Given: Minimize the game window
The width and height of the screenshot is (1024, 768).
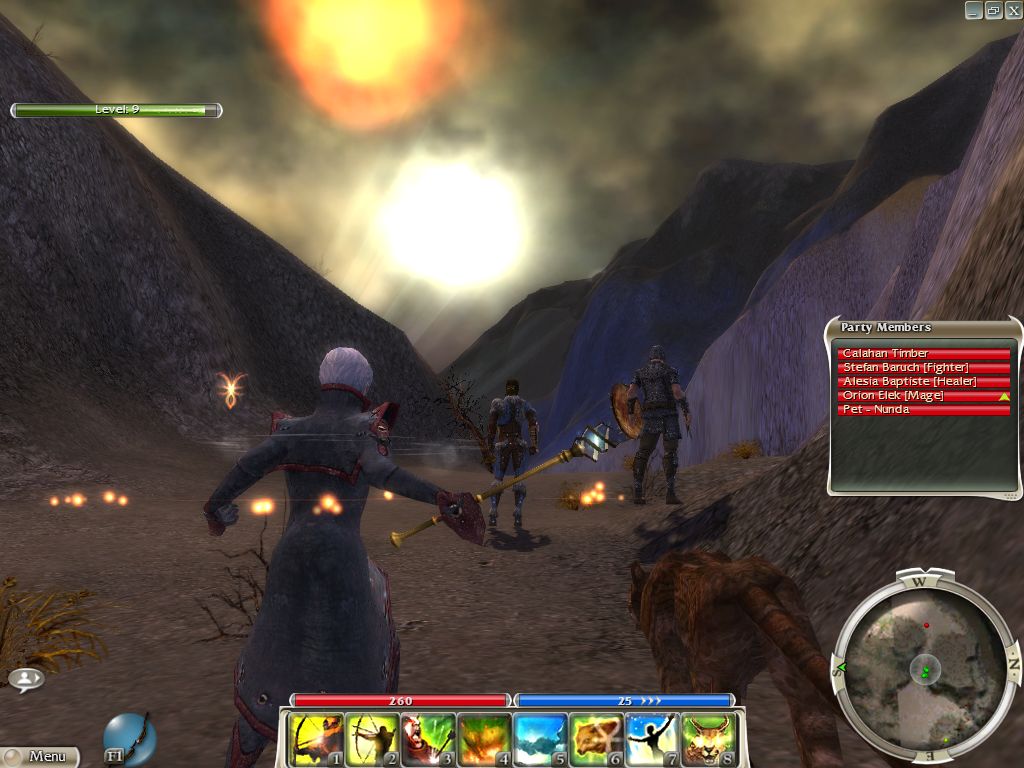Looking at the screenshot, I should pos(973,10).
